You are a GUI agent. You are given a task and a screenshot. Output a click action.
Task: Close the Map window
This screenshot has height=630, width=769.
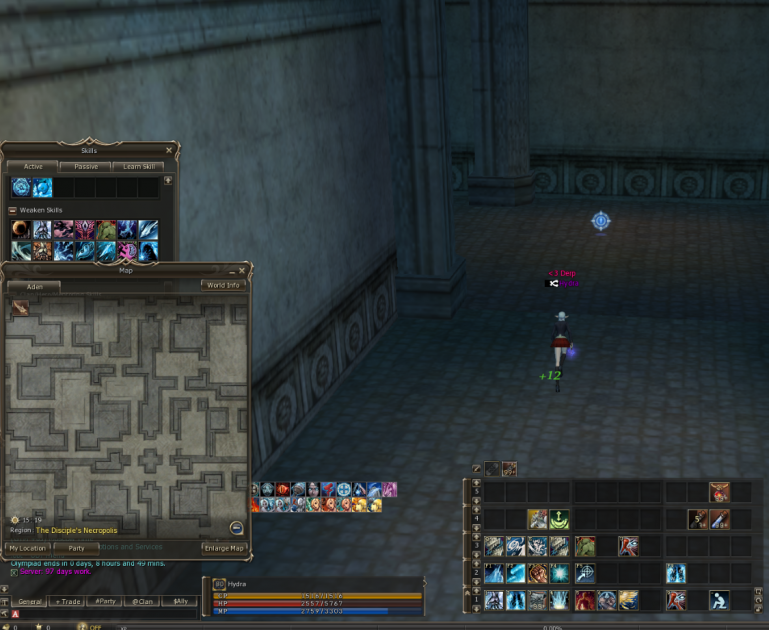pos(242,270)
